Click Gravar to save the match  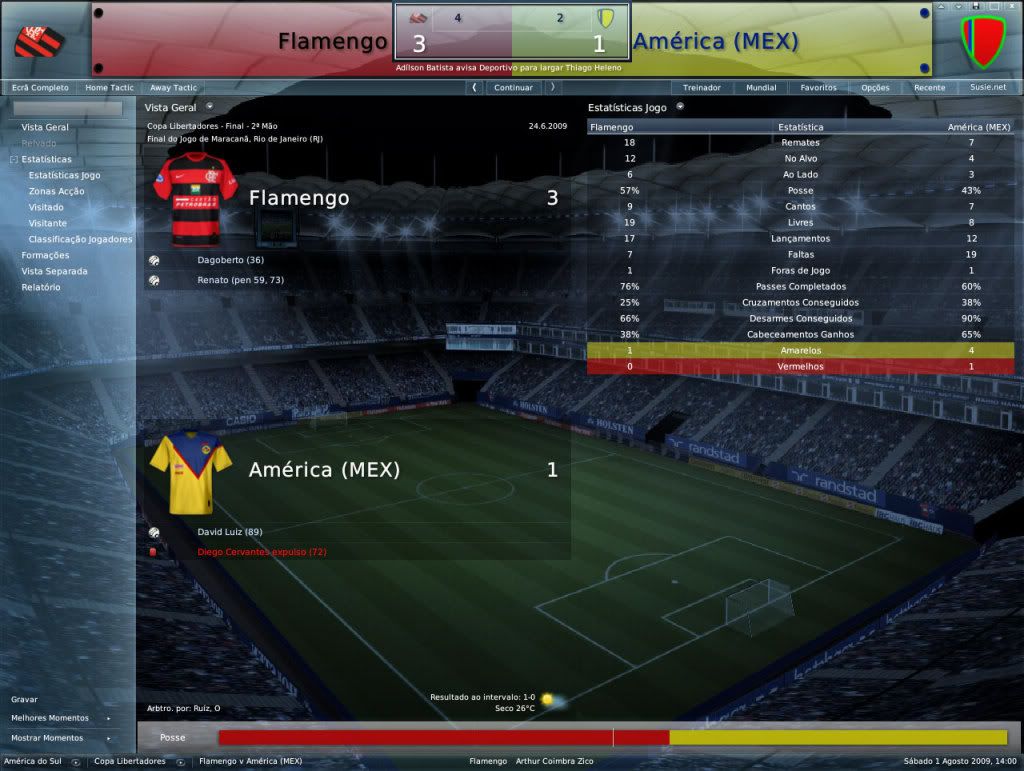point(24,699)
